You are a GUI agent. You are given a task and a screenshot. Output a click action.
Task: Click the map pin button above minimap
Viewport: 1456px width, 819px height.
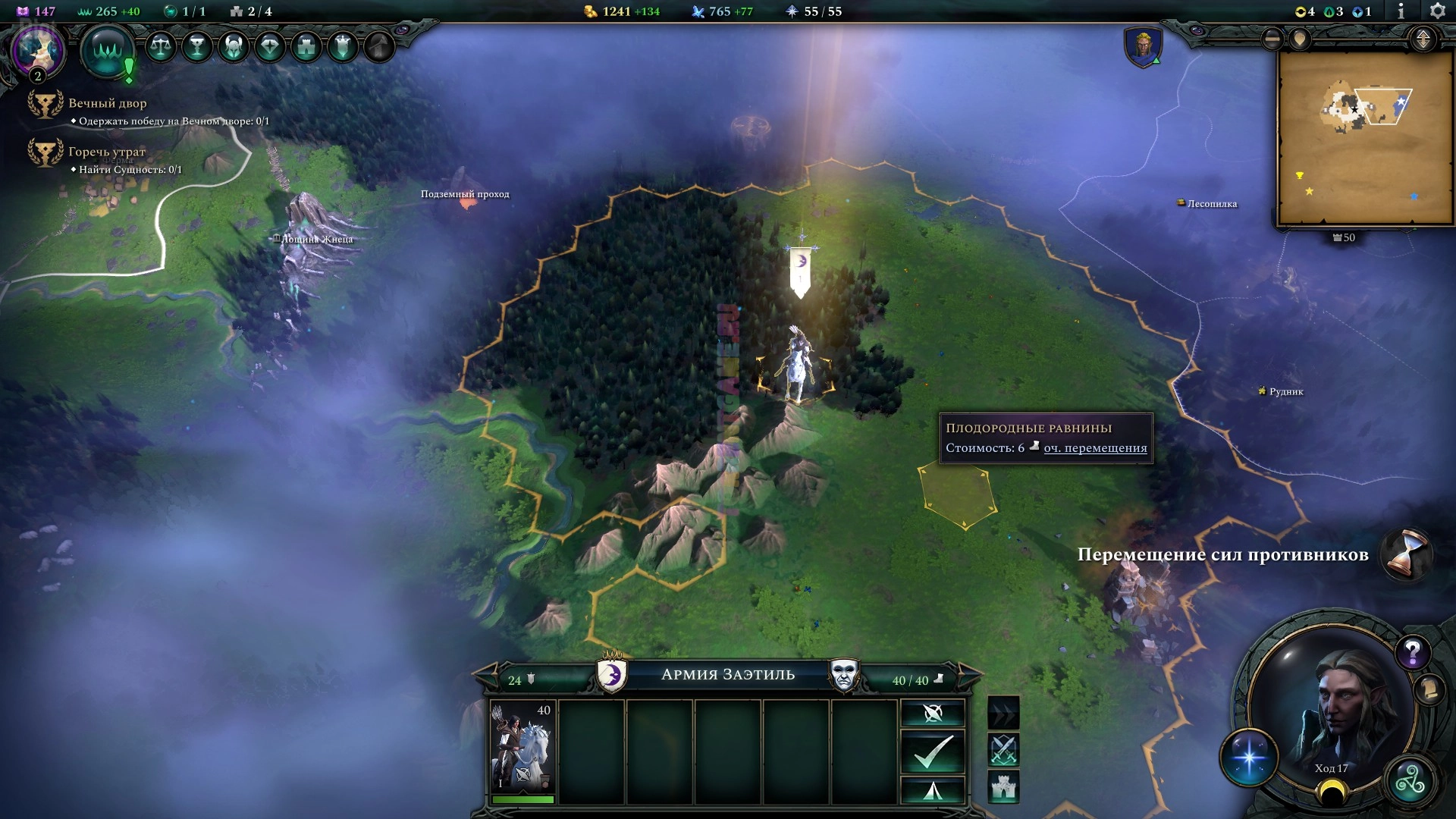[x=1300, y=39]
